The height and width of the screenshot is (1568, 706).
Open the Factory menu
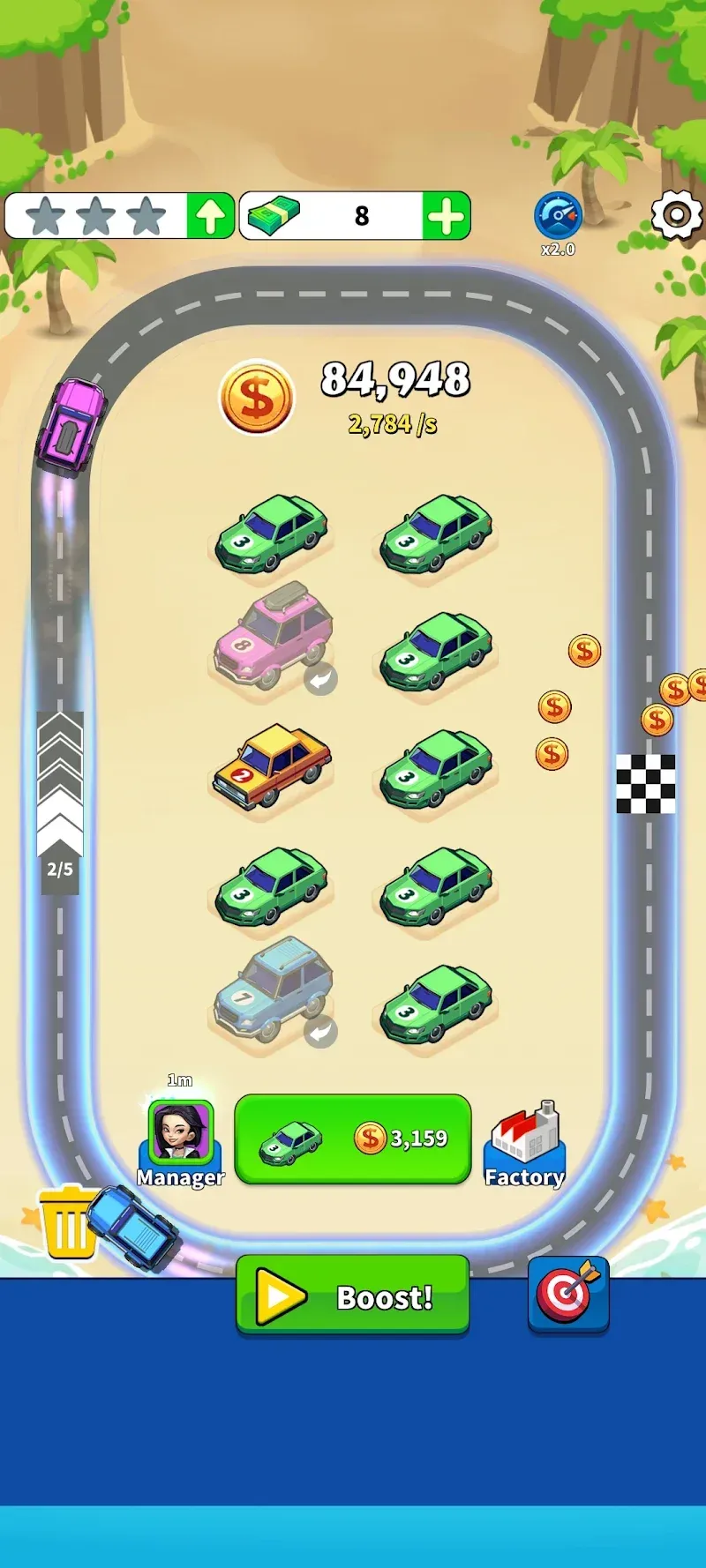click(x=525, y=1143)
